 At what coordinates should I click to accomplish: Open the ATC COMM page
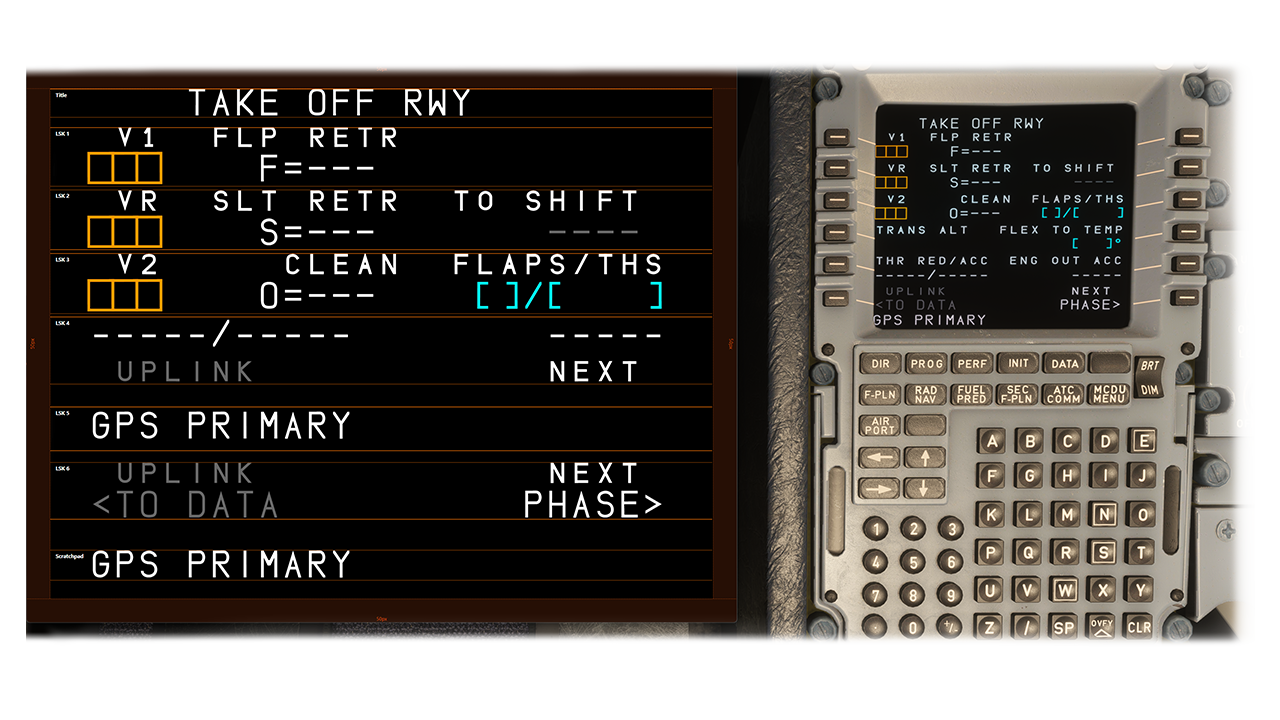(x=1064, y=395)
